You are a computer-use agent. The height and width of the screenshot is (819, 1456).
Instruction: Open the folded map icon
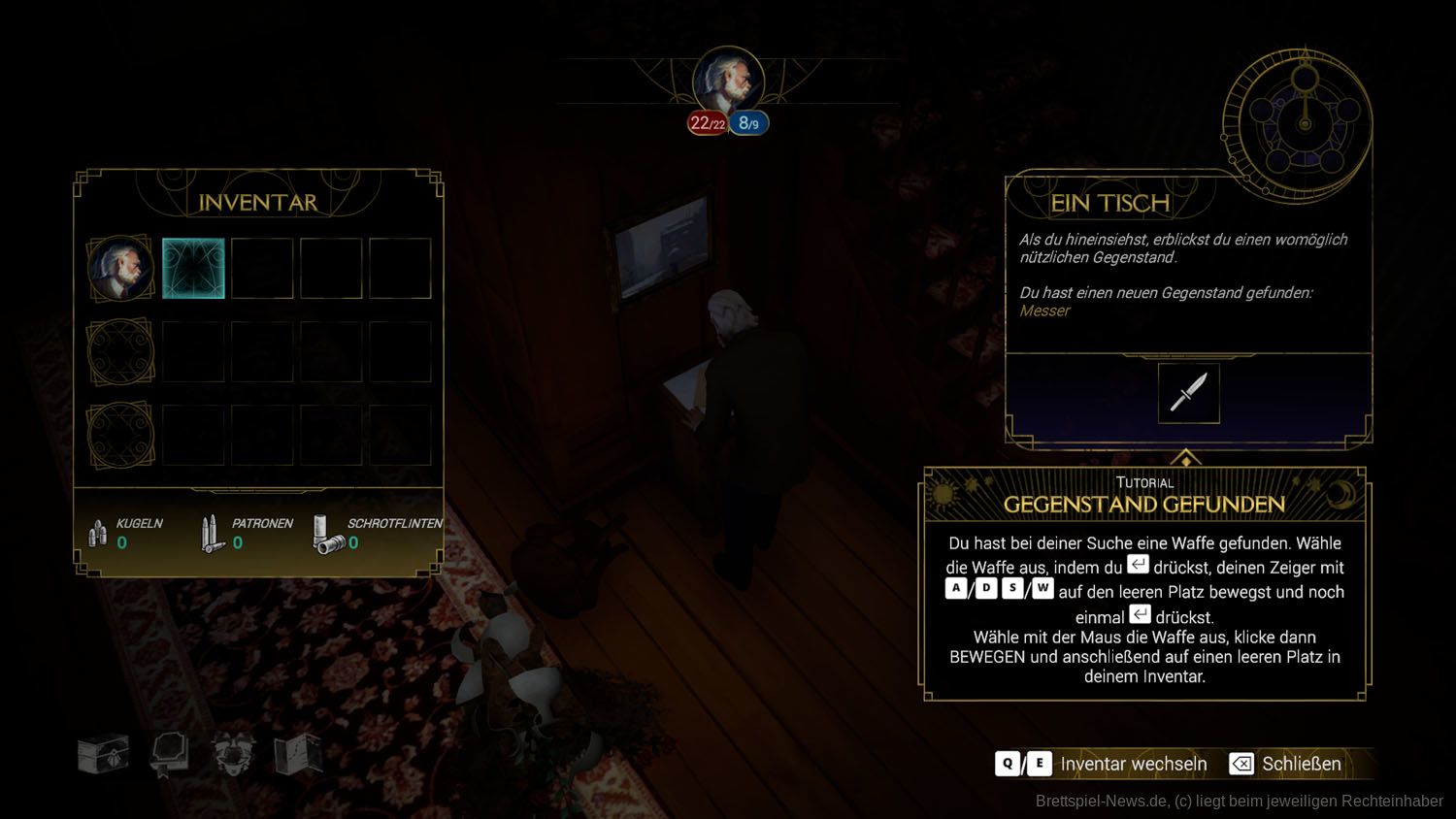298,754
